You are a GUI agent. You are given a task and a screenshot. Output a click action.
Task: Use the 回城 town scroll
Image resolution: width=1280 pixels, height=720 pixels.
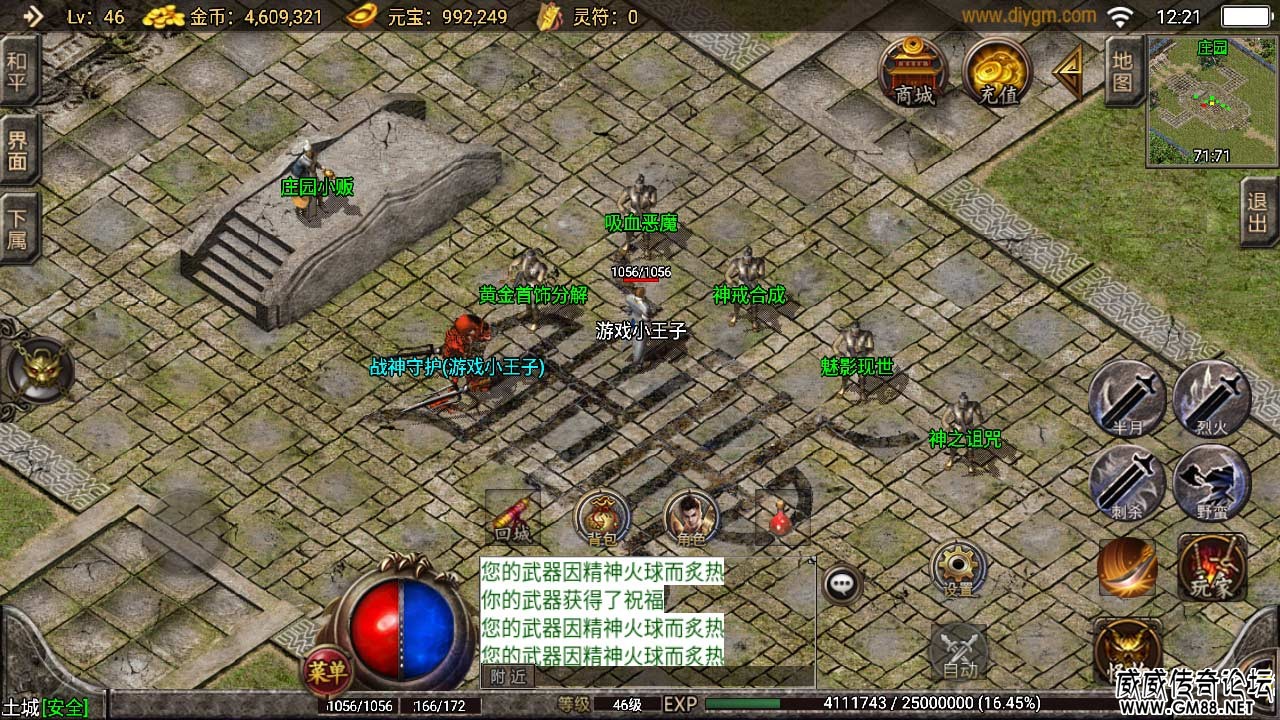tap(513, 518)
